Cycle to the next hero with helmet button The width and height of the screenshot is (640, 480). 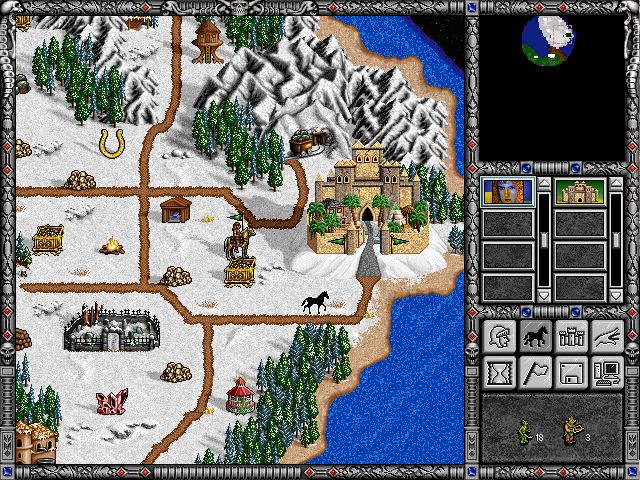[x=498, y=338]
